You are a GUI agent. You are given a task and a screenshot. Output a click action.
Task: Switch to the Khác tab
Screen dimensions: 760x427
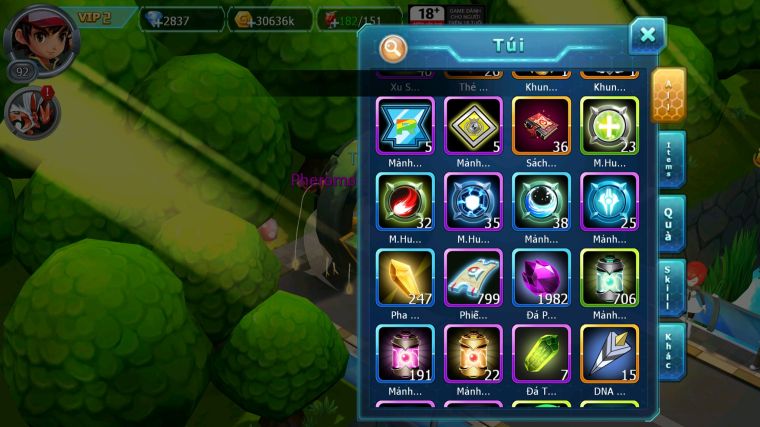(x=668, y=350)
